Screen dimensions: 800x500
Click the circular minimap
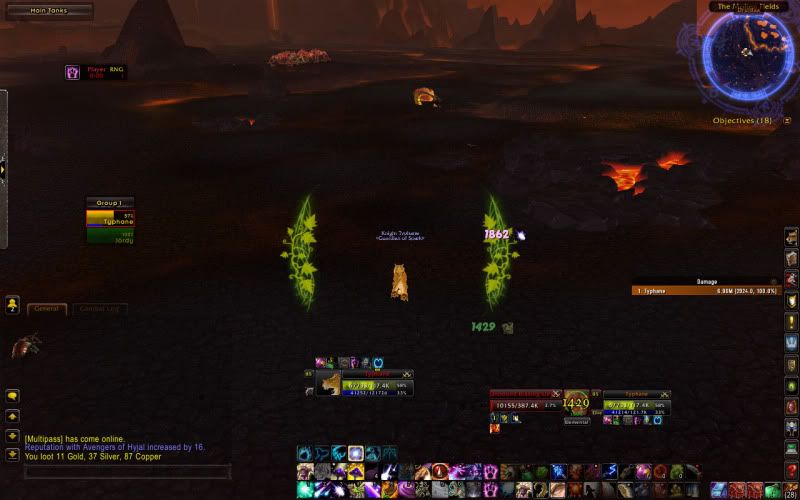(752, 51)
